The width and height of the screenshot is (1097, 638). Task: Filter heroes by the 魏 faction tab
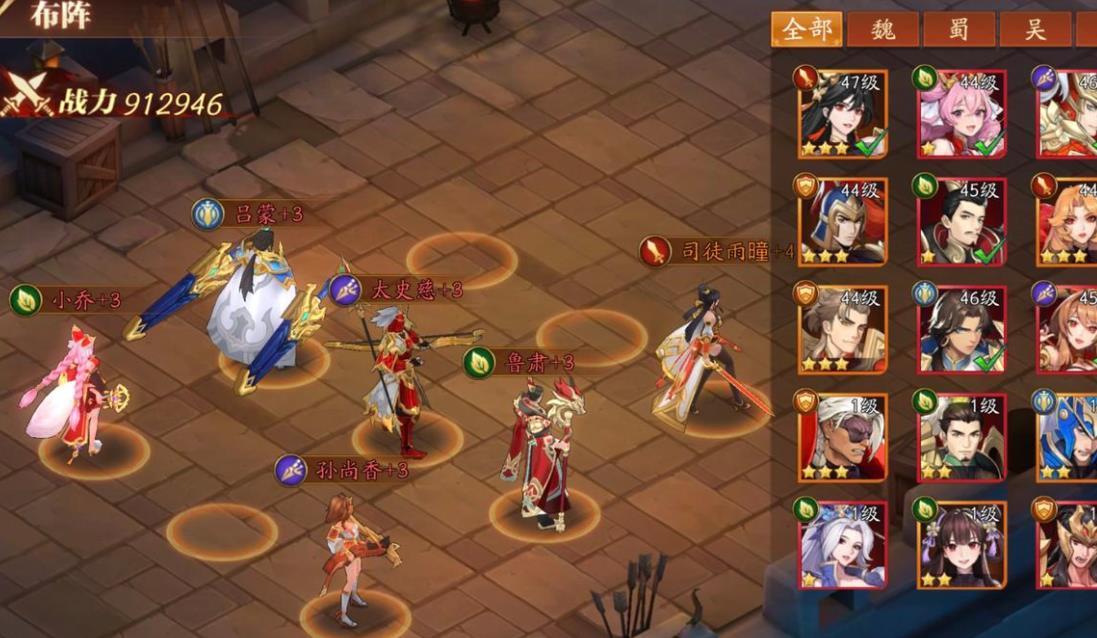pyautogui.click(x=883, y=29)
